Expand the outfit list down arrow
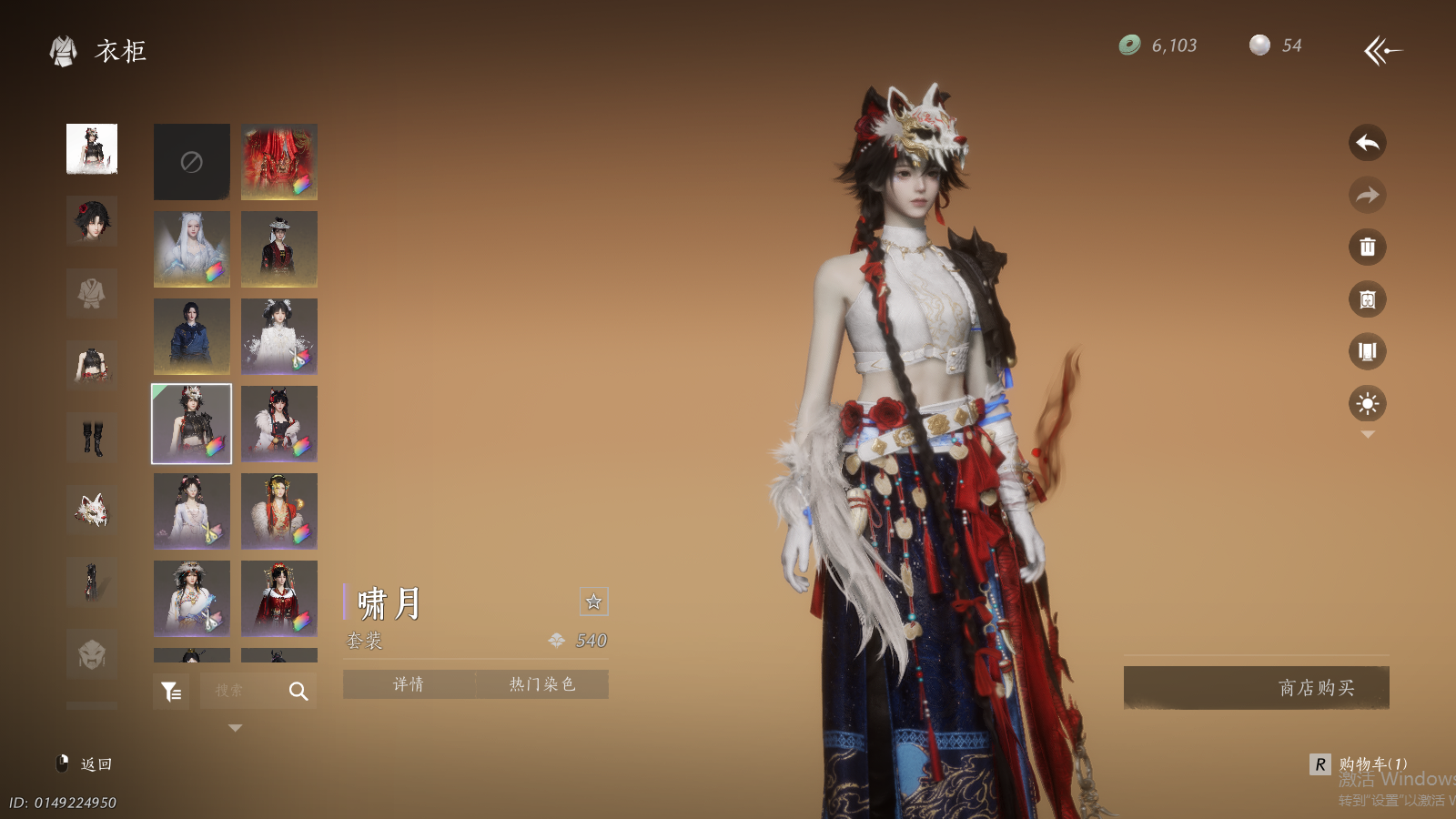The height and width of the screenshot is (819, 1456). click(x=235, y=728)
